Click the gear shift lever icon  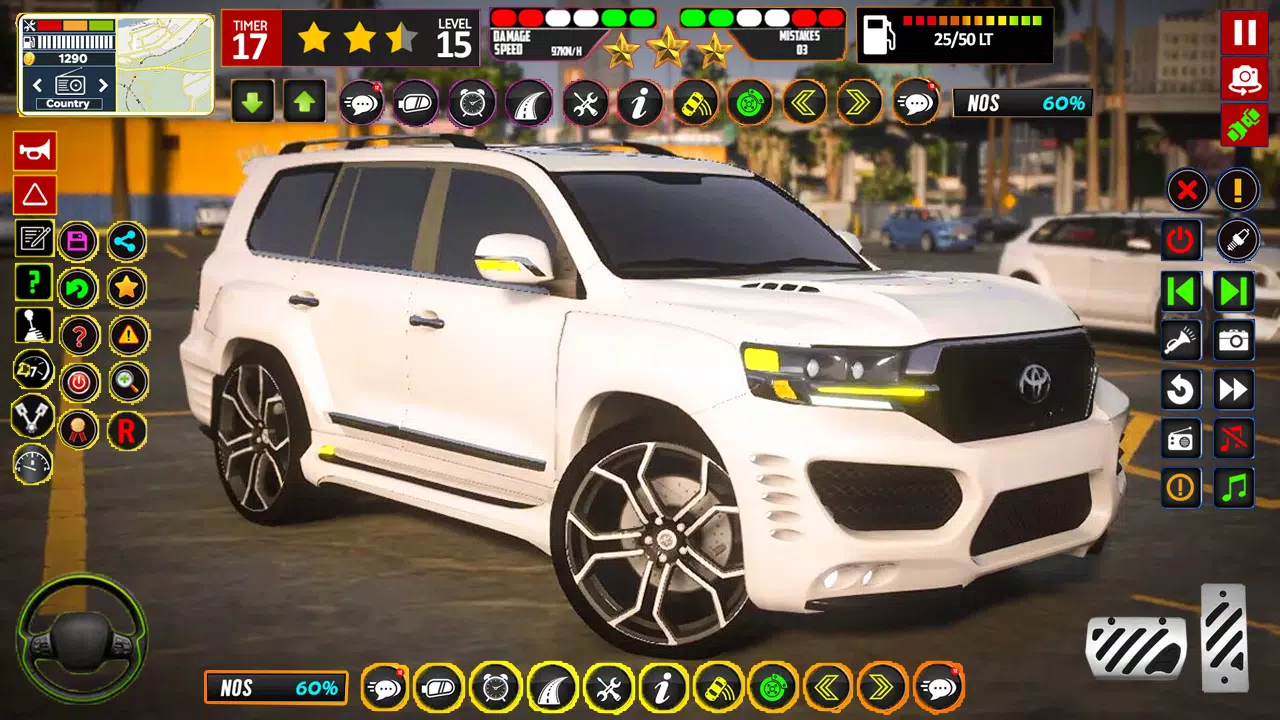[33, 326]
